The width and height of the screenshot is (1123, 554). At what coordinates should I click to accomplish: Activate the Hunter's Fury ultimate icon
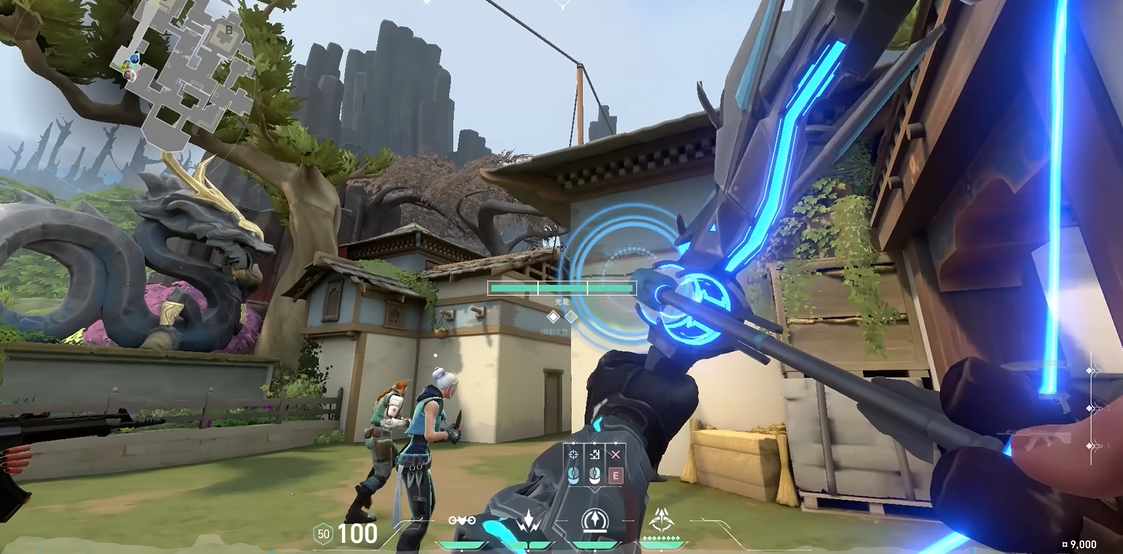[661, 520]
